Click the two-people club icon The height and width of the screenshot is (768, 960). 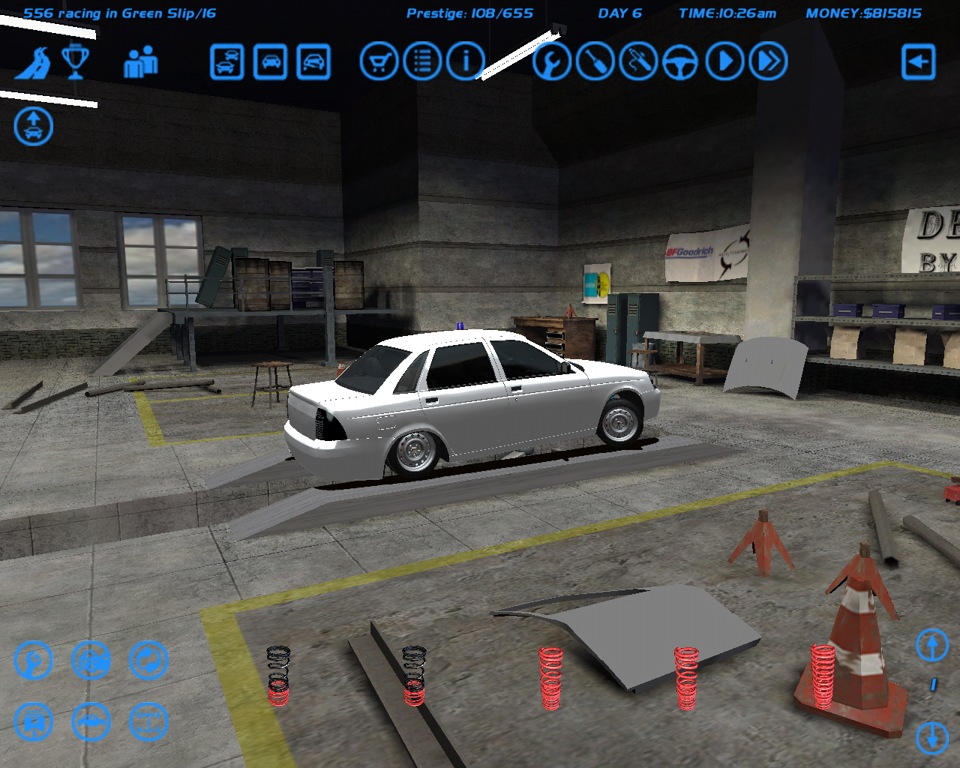[x=140, y=62]
